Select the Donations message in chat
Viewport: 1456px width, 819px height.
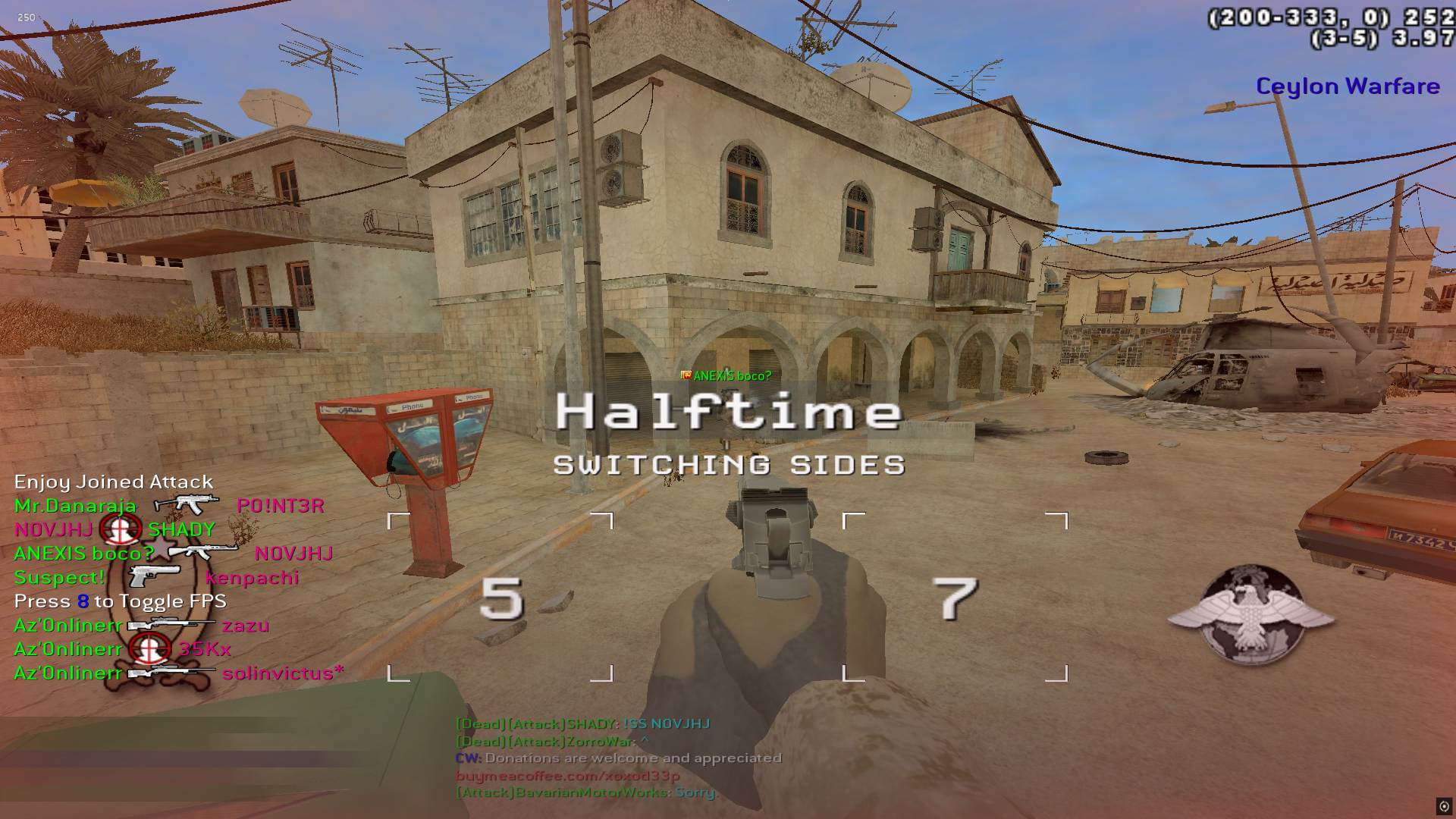[618, 758]
